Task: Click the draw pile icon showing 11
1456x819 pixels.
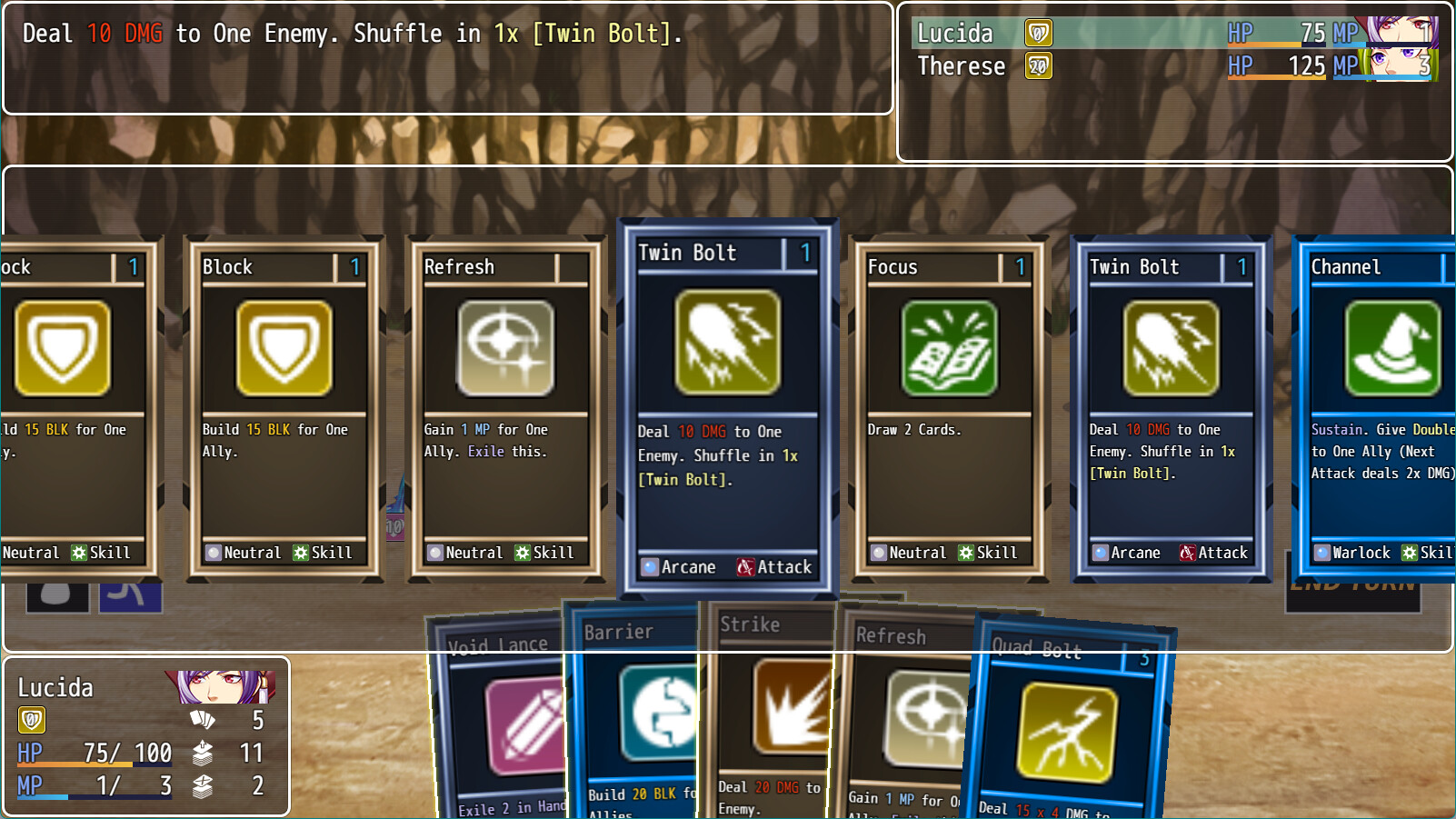Action: click(204, 754)
